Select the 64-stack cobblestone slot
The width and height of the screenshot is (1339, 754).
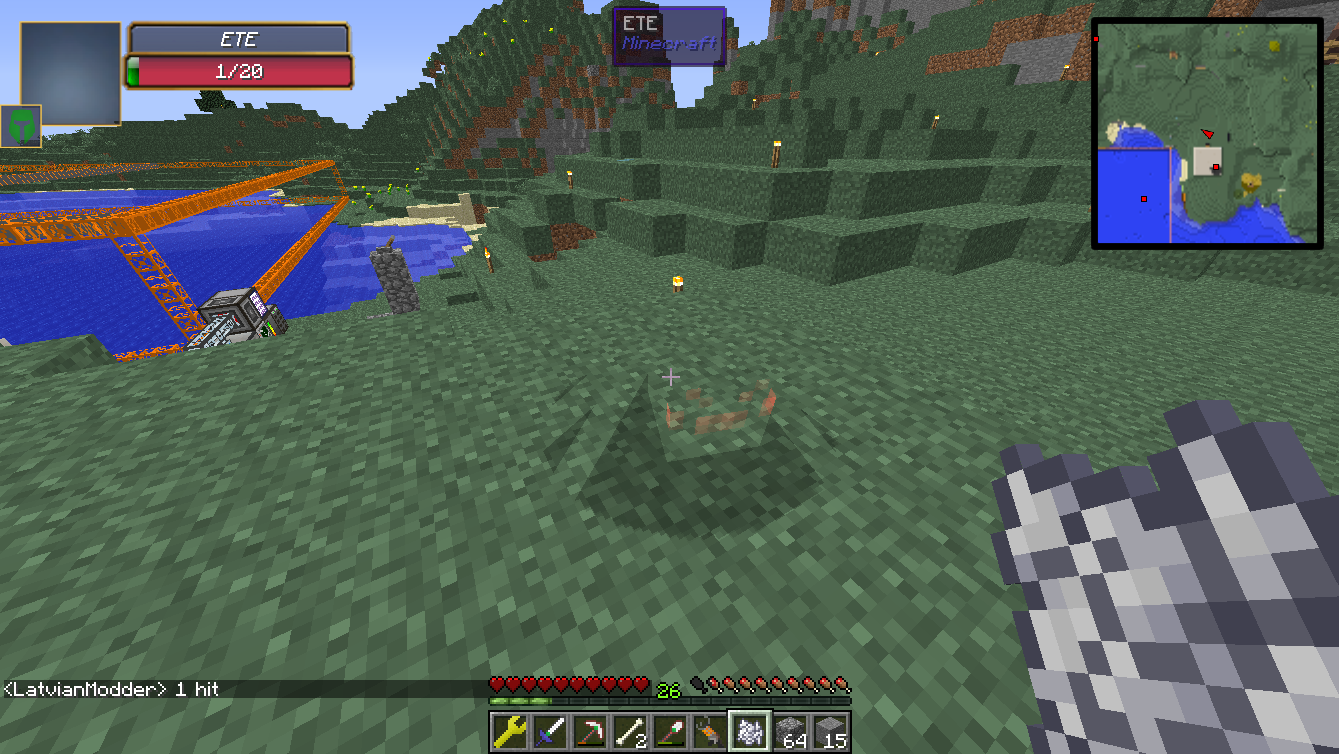(x=790, y=731)
